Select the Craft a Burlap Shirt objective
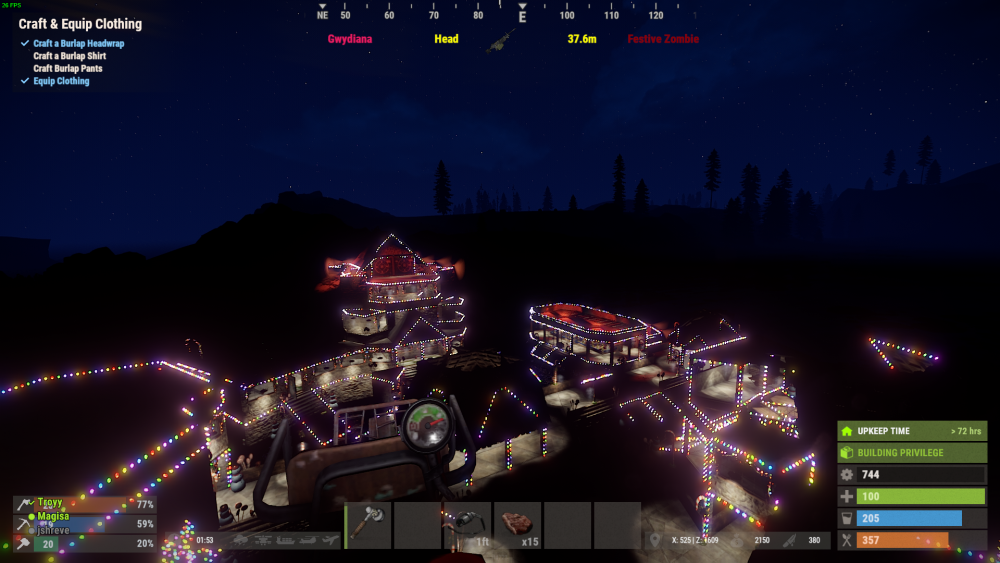 (69, 56)
